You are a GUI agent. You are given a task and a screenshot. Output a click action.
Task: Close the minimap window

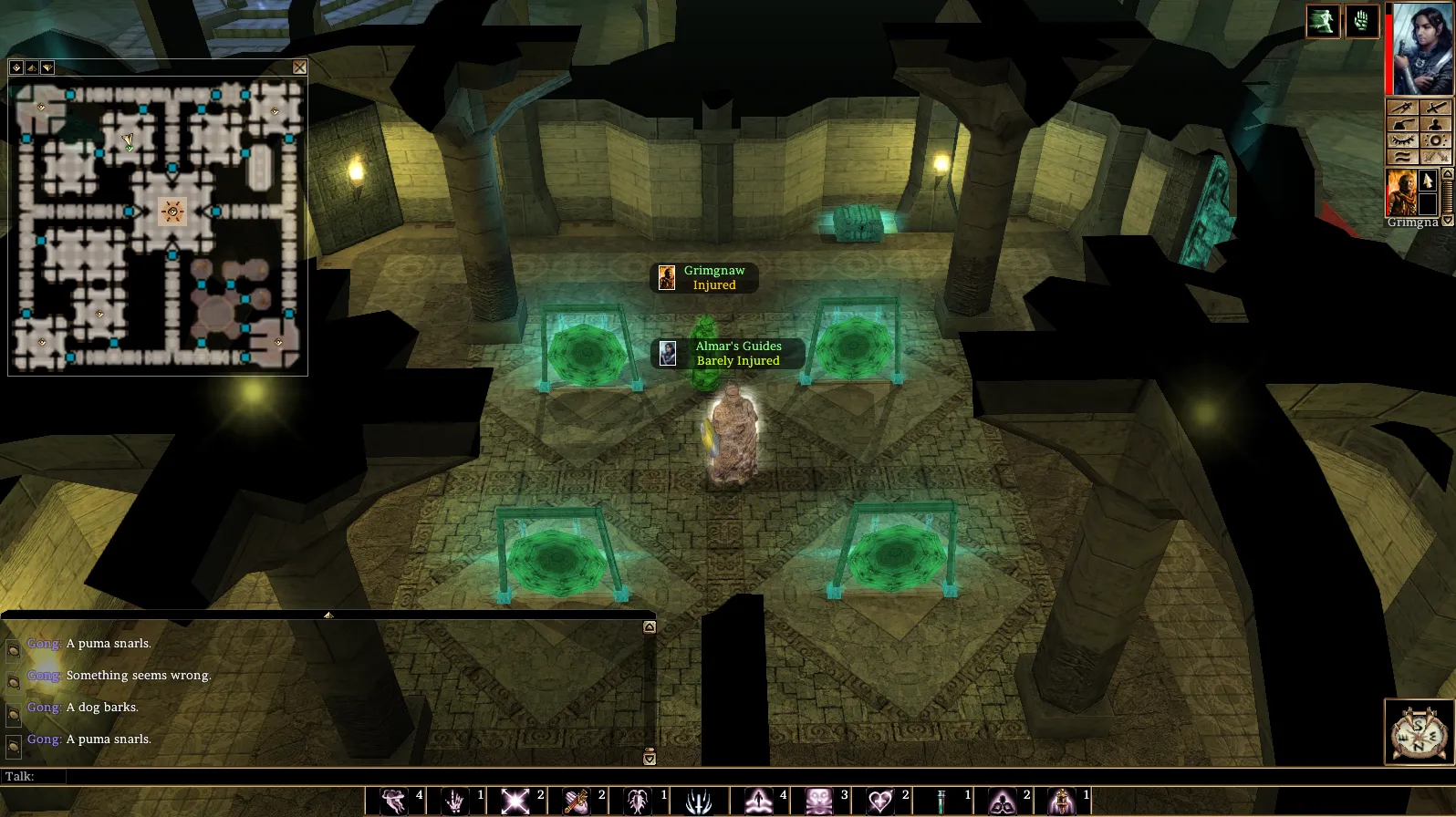click(x=299, y=67)
